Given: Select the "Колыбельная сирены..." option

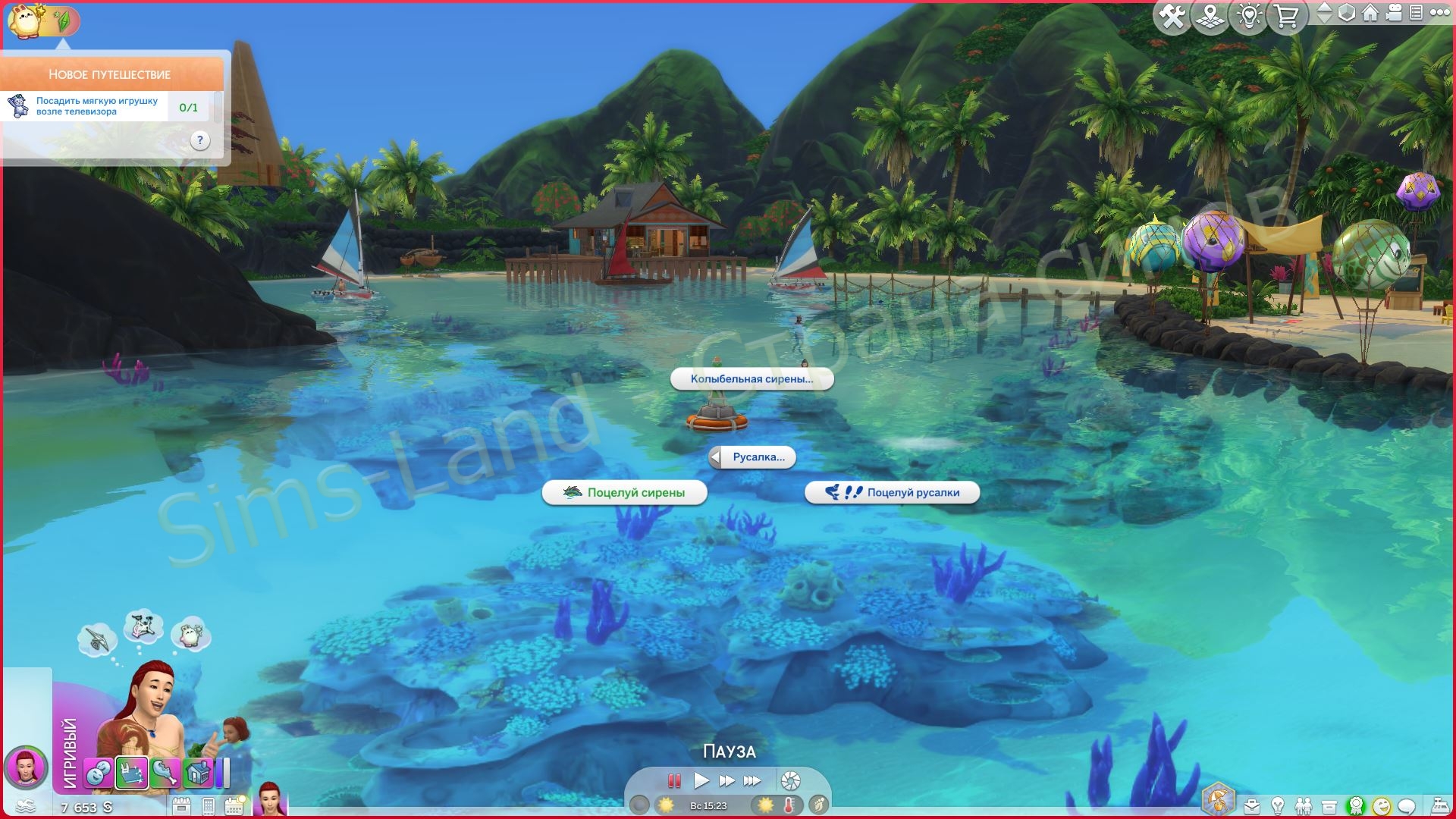Looking at the screenshot, I should (x=752, y=379).
